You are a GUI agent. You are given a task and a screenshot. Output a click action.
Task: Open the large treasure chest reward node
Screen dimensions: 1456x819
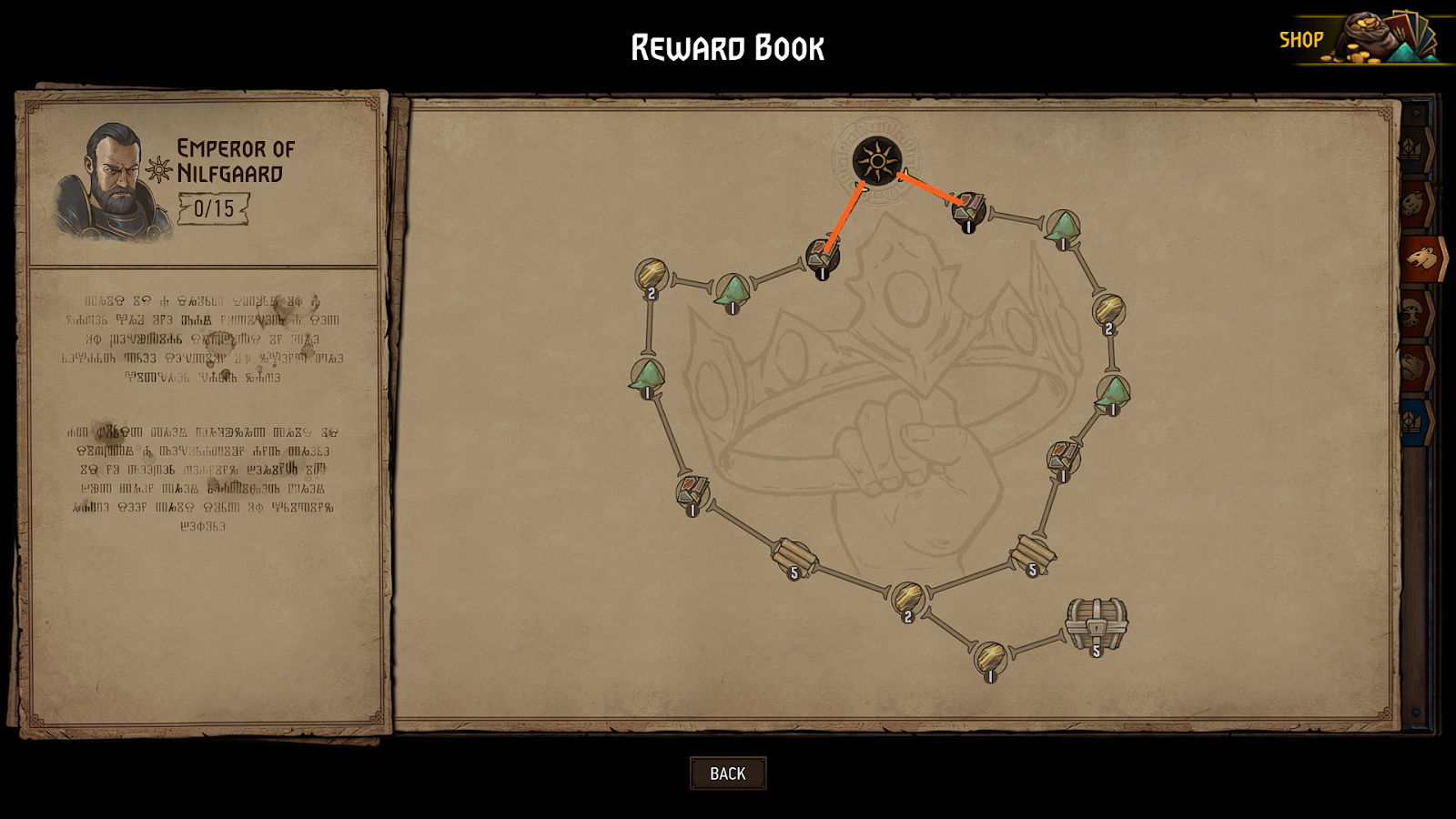pyautogui.click(x=1096, y=624)
